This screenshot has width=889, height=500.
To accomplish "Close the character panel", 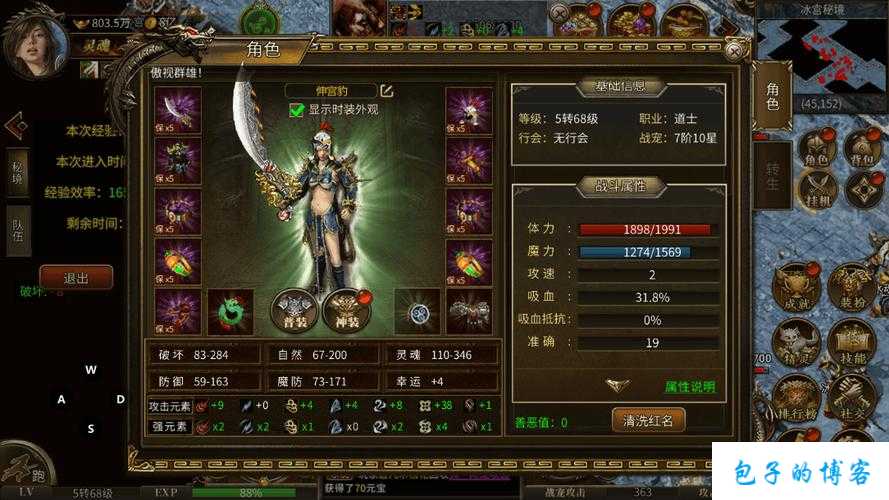I will coord(737,49).
